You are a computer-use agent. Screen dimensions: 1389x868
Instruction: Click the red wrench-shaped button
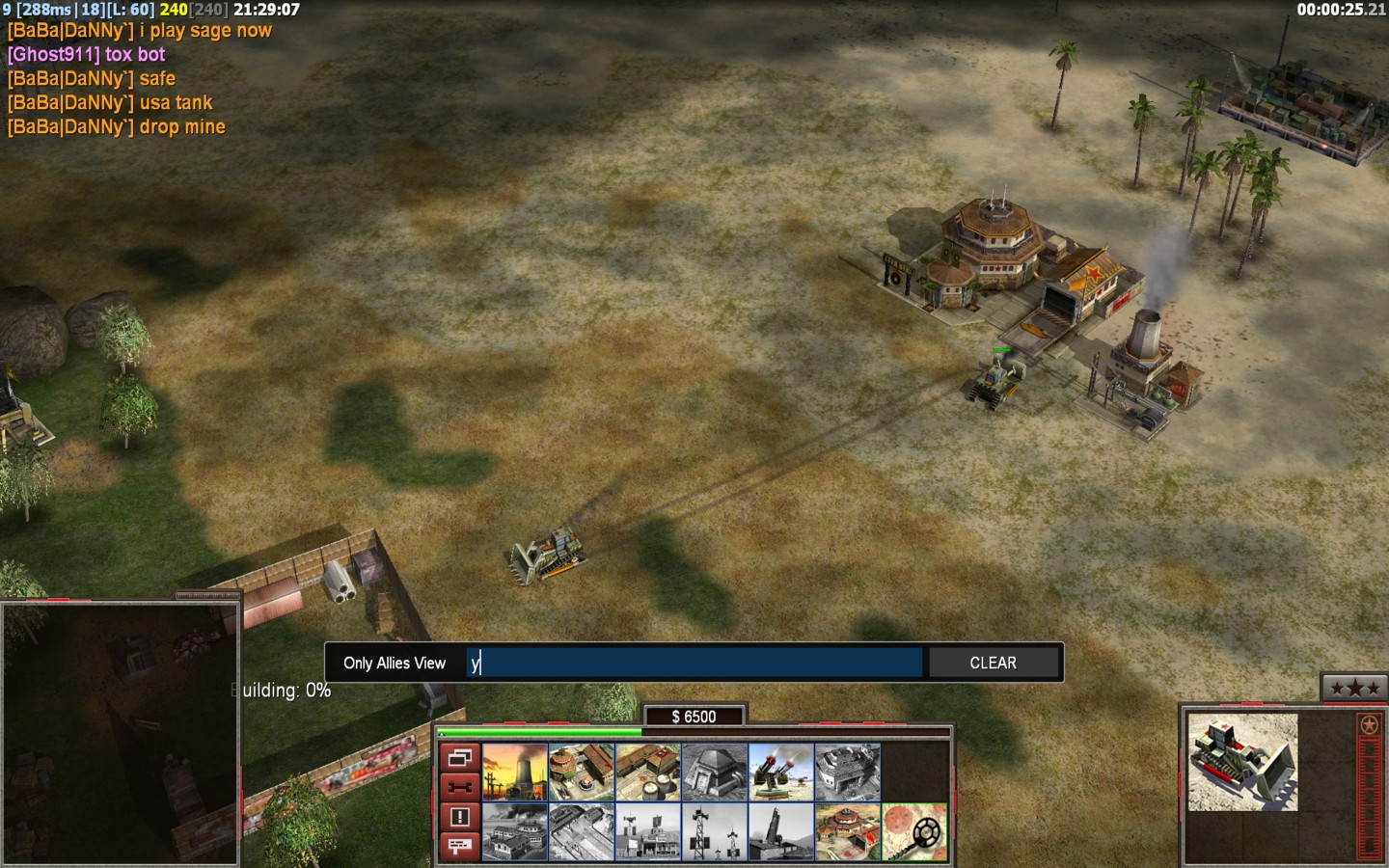click(460, 787)
